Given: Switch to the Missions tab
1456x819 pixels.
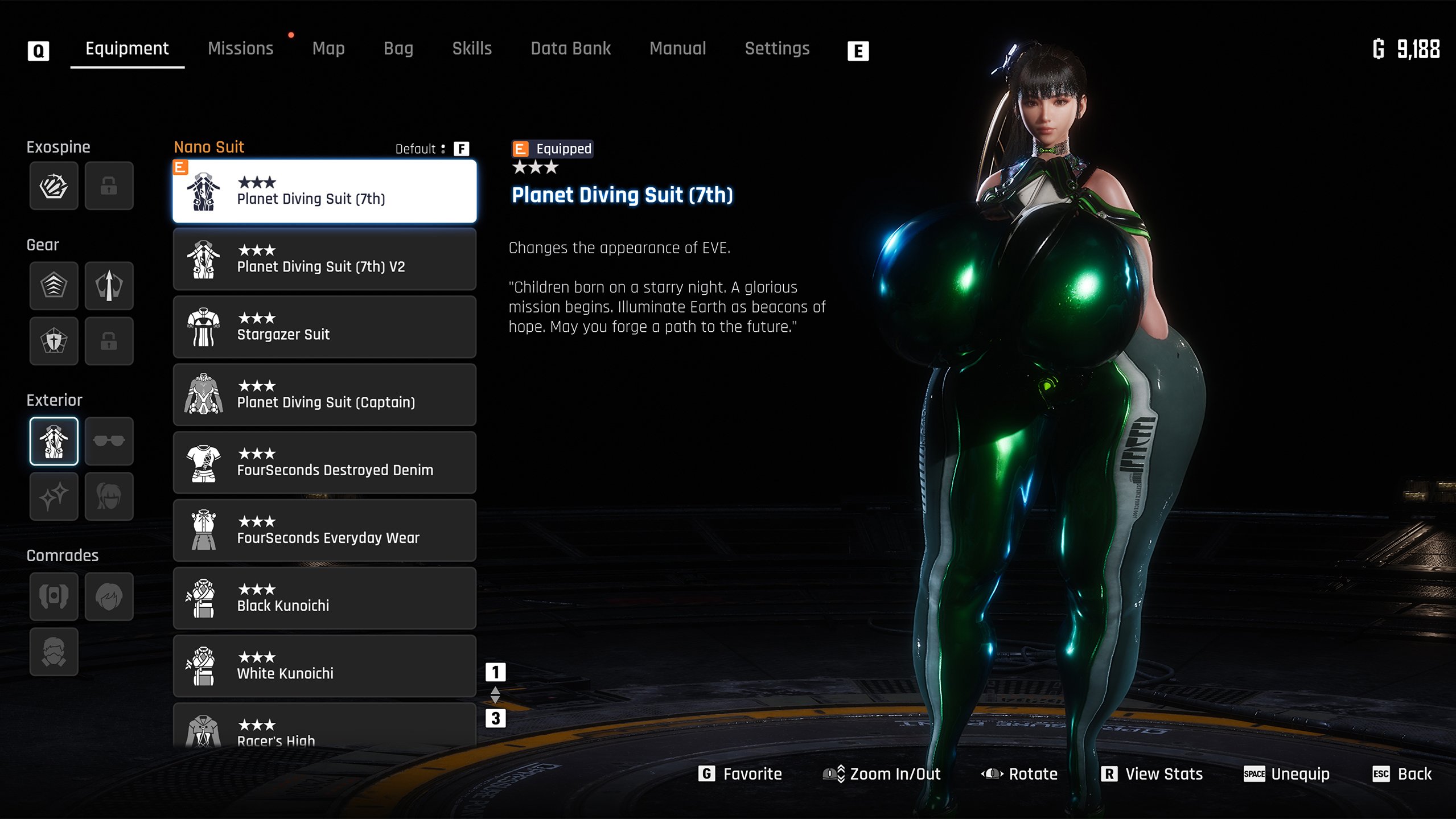Looking at the screenshot, I should [240, 49].
